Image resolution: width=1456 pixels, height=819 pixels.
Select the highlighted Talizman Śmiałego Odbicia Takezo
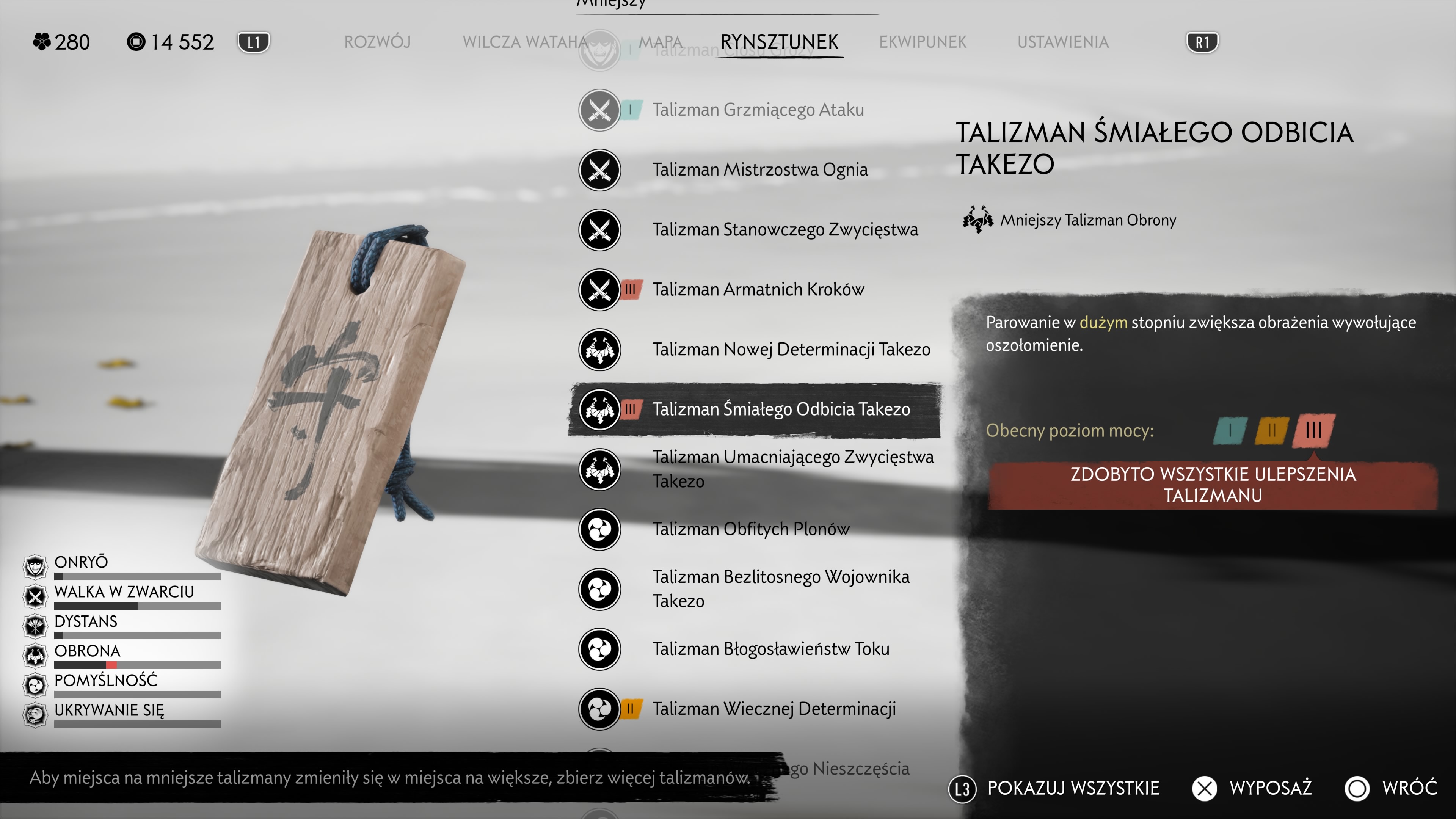pos(781,409)
